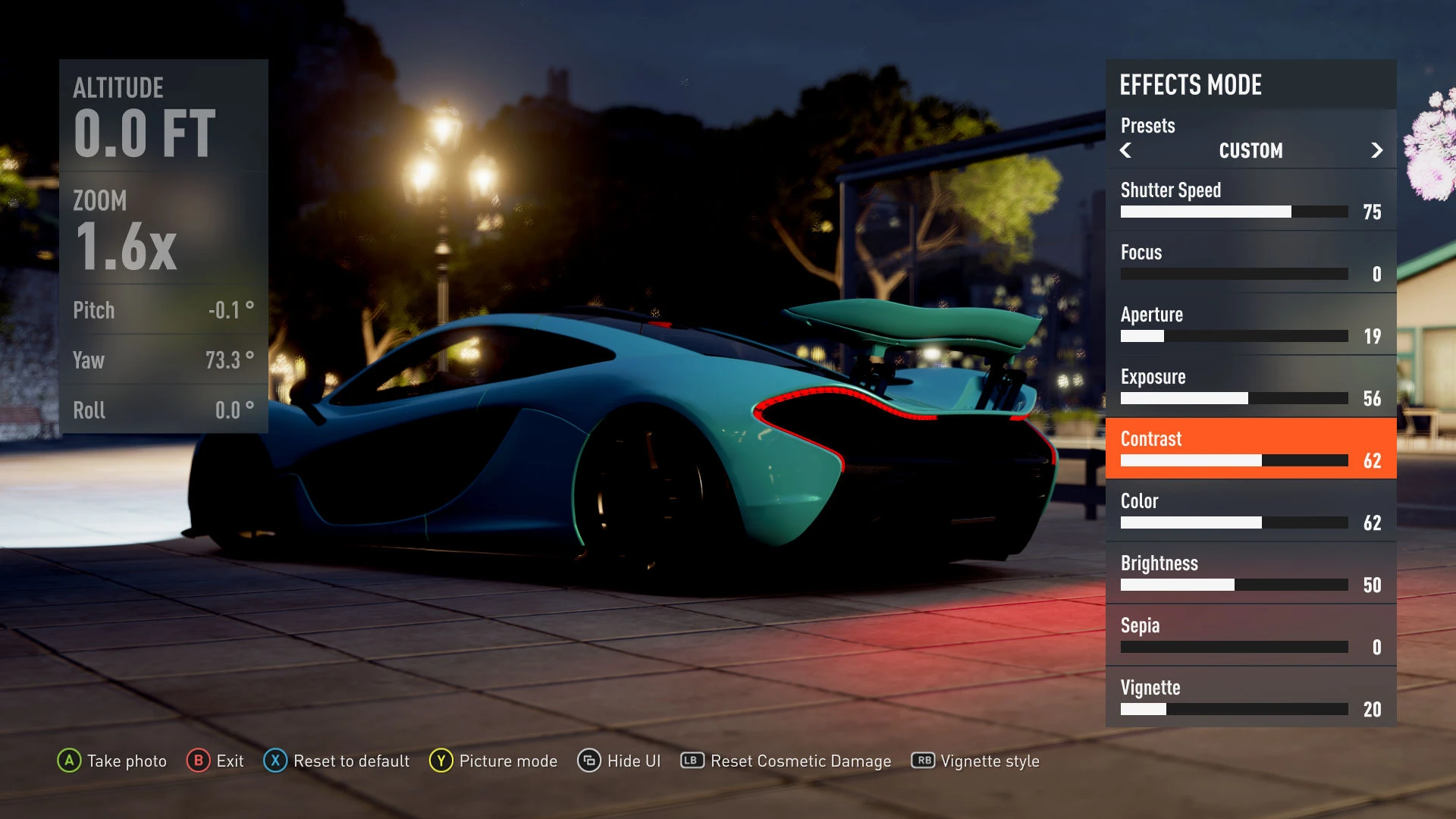This screenshot has width=1456, height=819.
Task: Select the previous preset arrow
Action: click(x=1126, y=150)
